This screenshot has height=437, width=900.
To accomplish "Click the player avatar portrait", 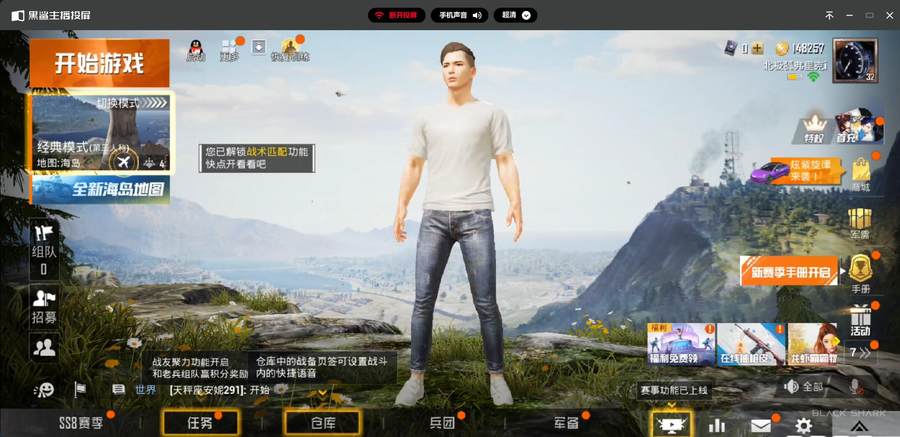I will pyautogui.click(x=854, y=60).
